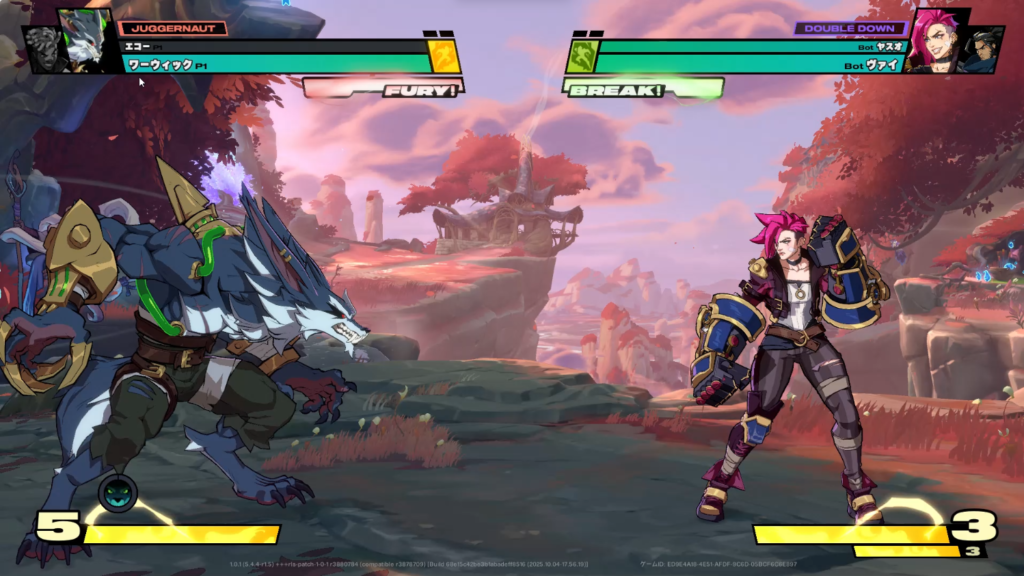
Task: Click the round assist icon above player one's meter
Action: point(117,492)
